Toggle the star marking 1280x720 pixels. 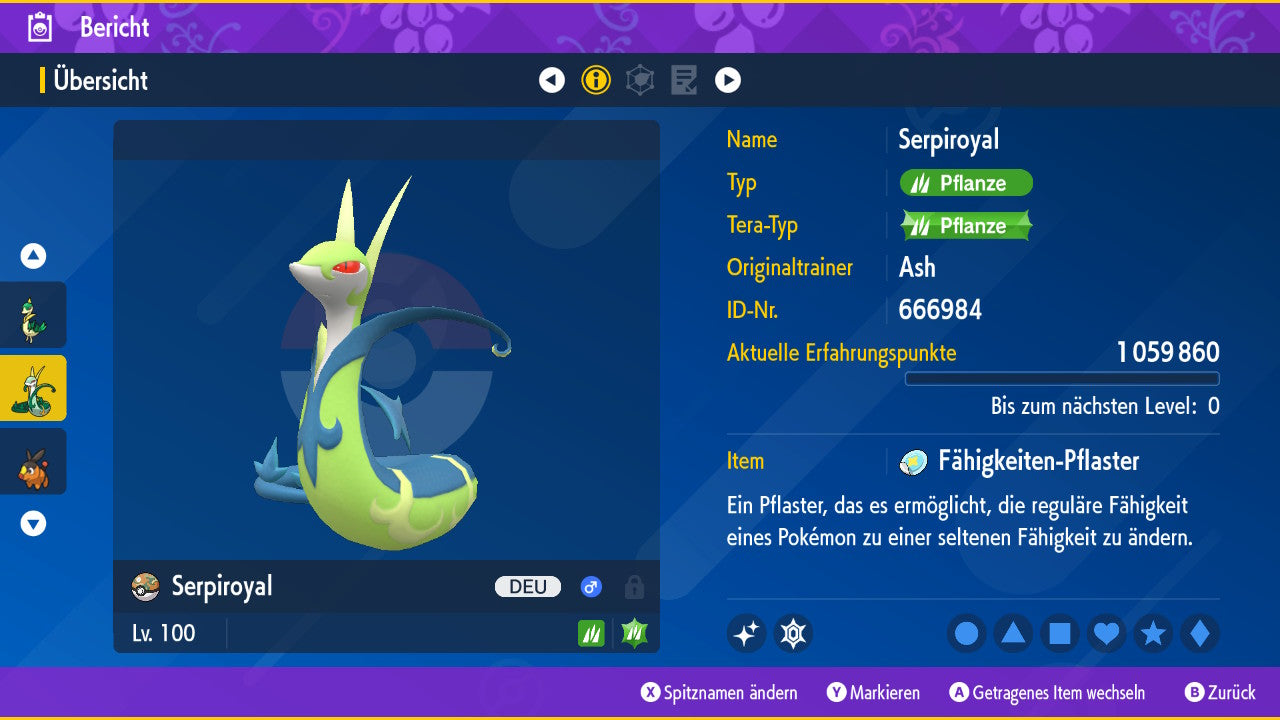pos(1153,634)
